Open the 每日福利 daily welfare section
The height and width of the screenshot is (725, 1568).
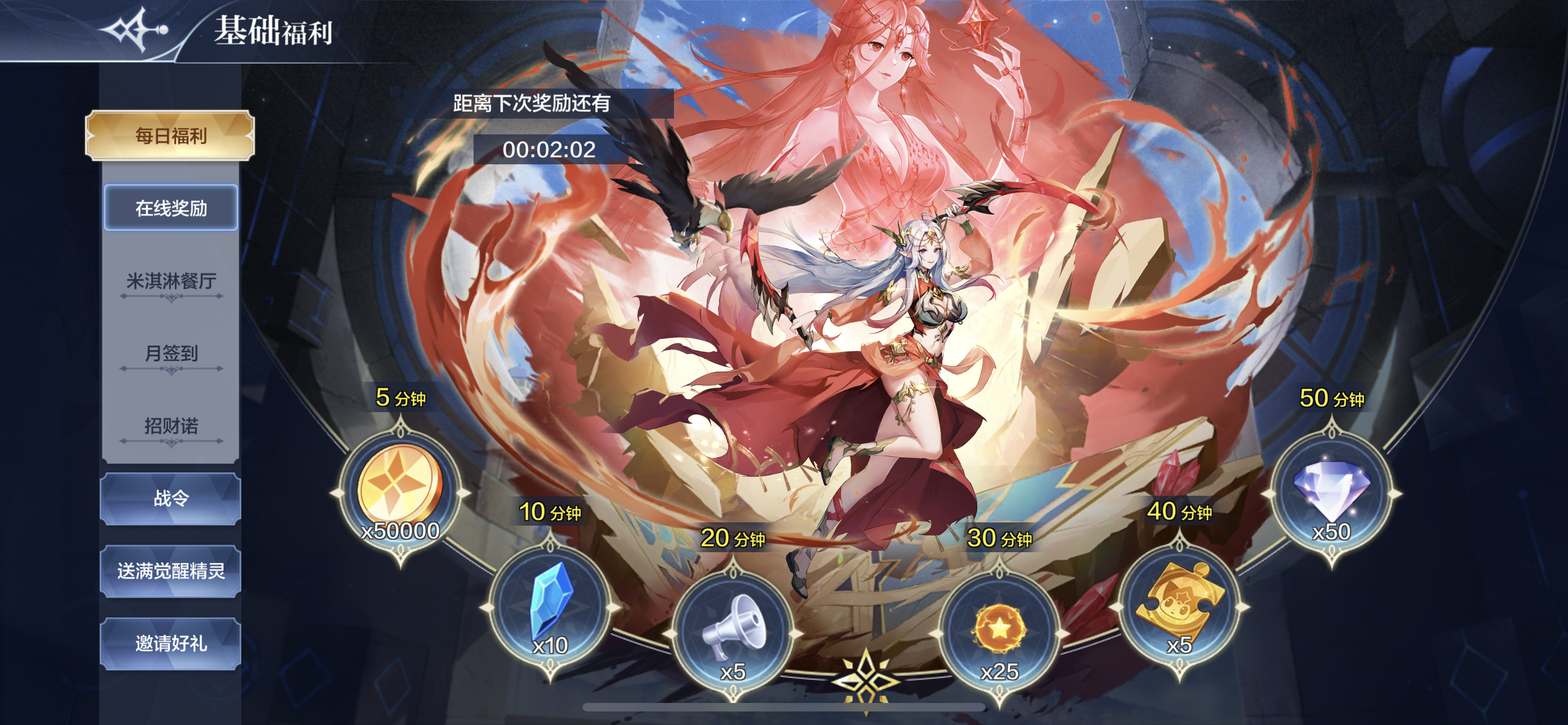point(170,135)
